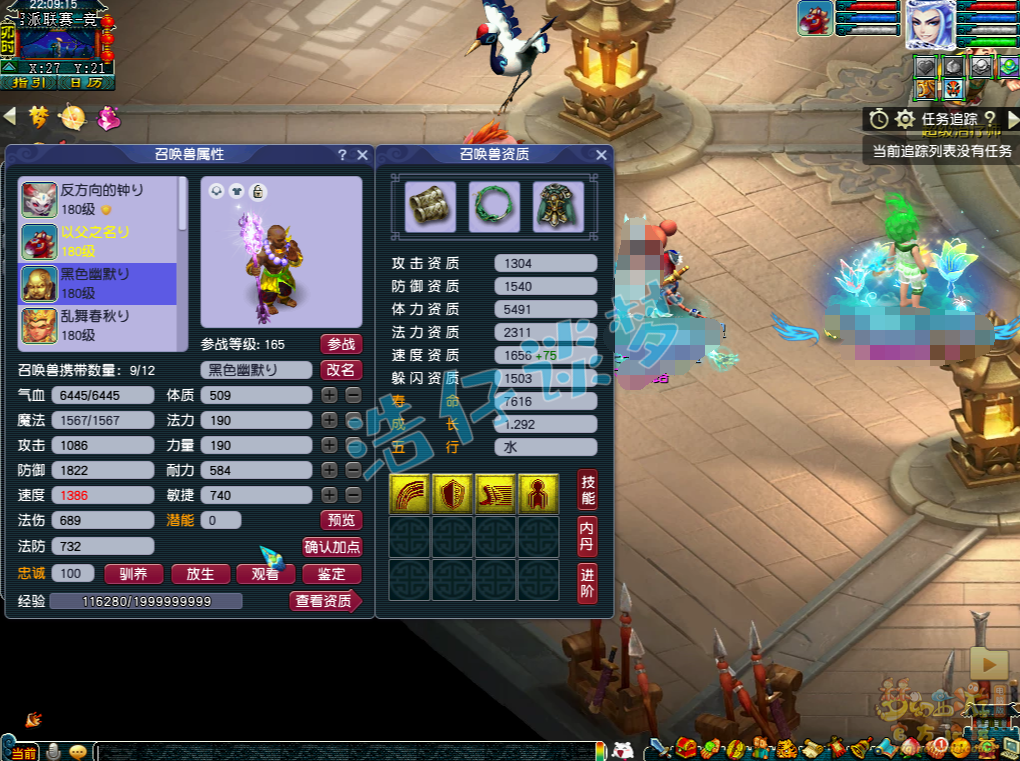Viewport: 1020px width, 761px height.
Task: Toggle the 查看资质 aptitude button
Action: click(324, 601)
